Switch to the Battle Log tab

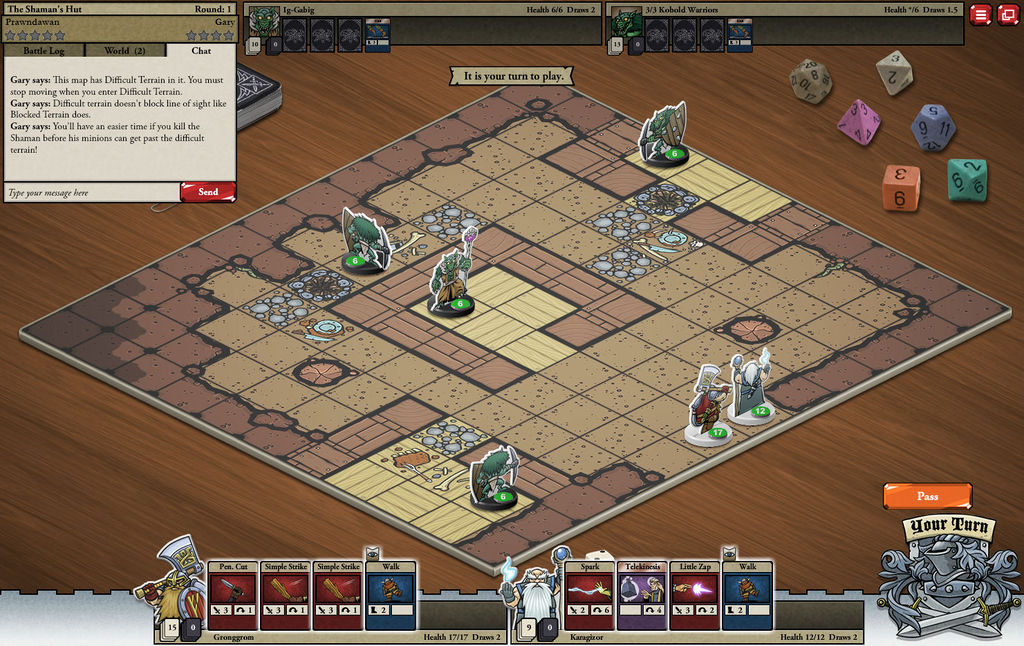coord(44,50)
